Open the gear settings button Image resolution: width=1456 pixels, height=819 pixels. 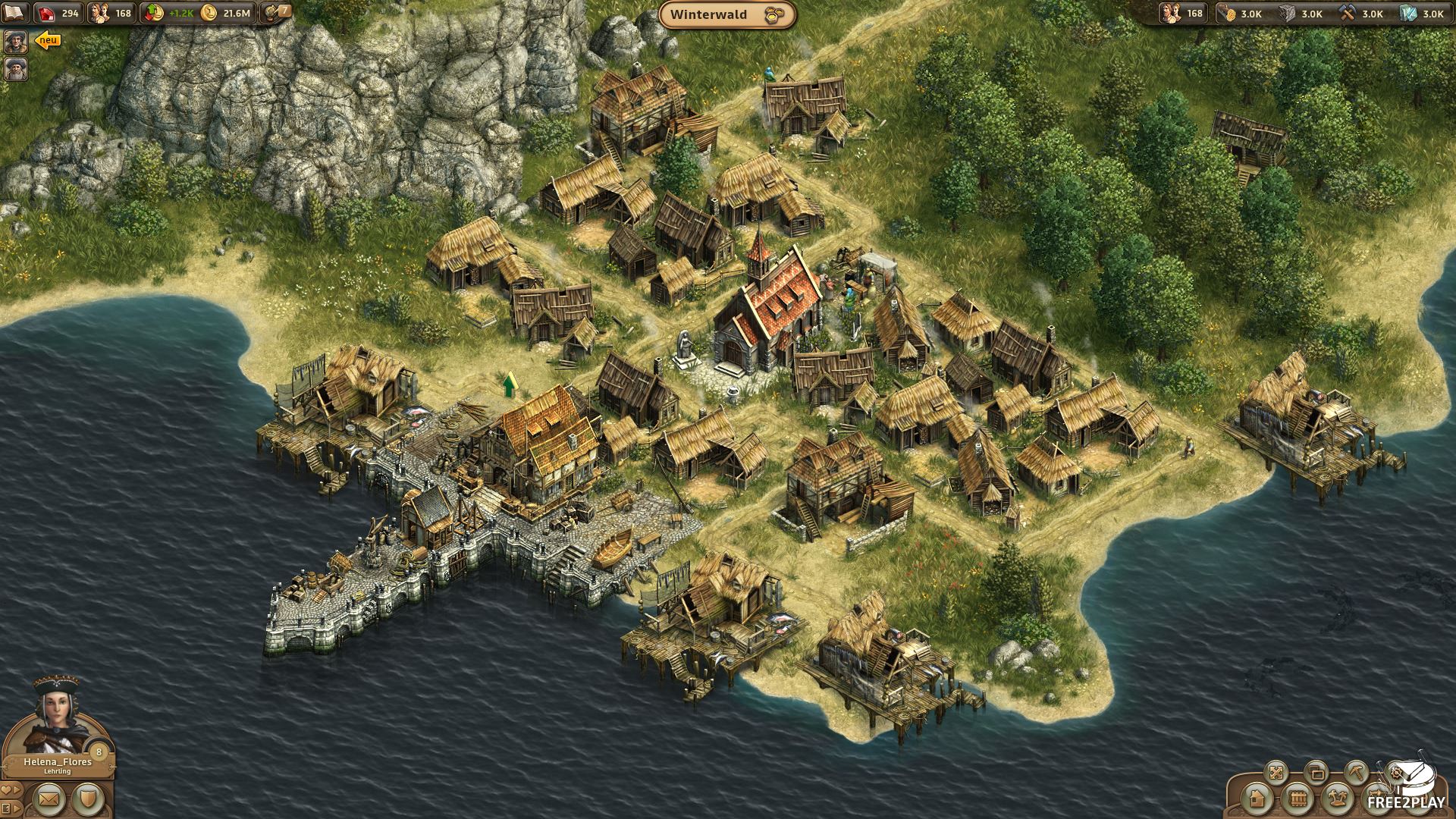tap(1395, 773)
